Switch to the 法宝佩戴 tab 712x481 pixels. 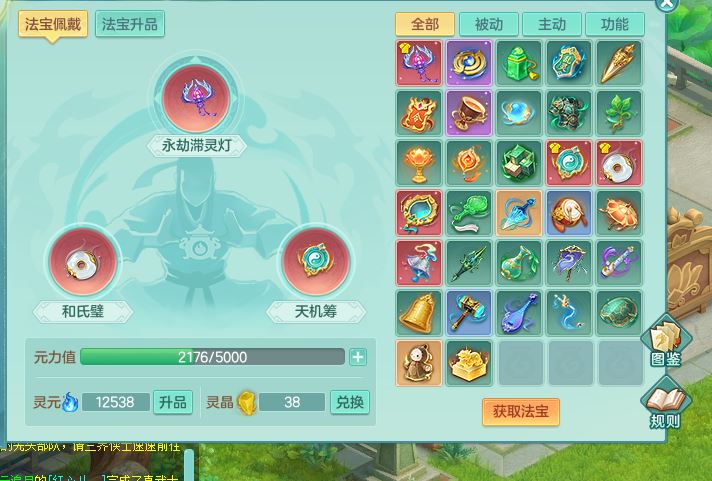tap(53, 25)
